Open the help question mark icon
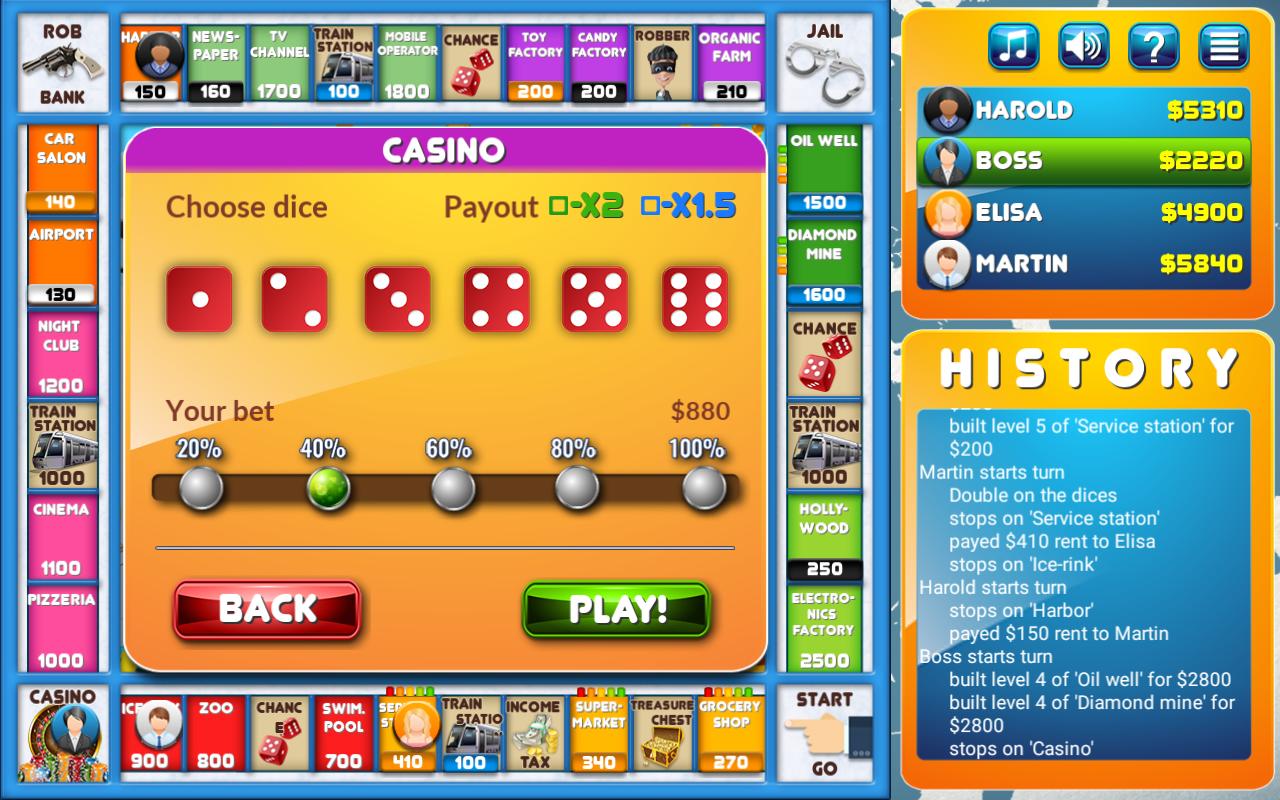Image resolution: width=1280 pixels, height=800 pixels. 1152,46
